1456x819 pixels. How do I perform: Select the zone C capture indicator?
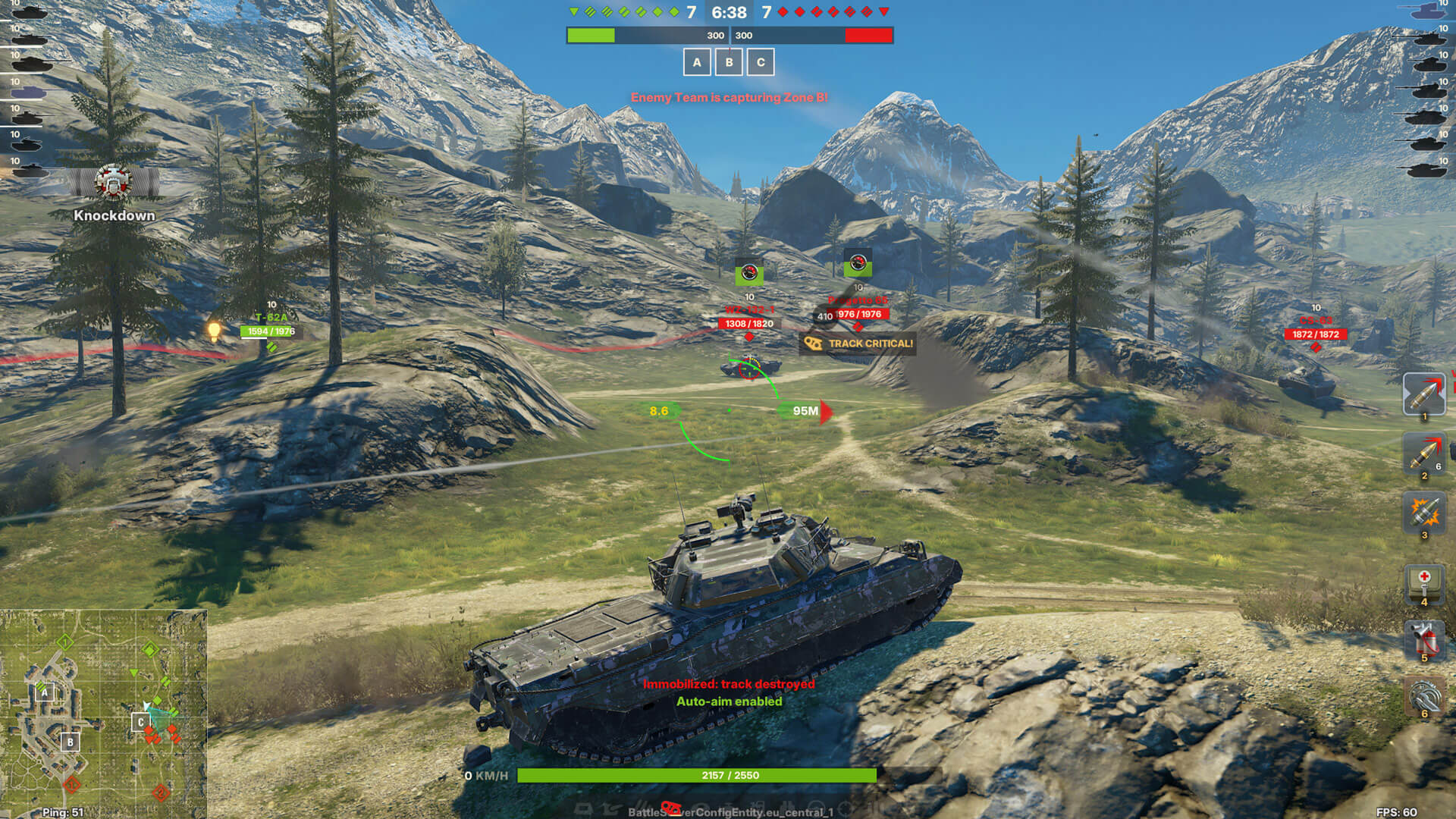[x=761, y=62]
